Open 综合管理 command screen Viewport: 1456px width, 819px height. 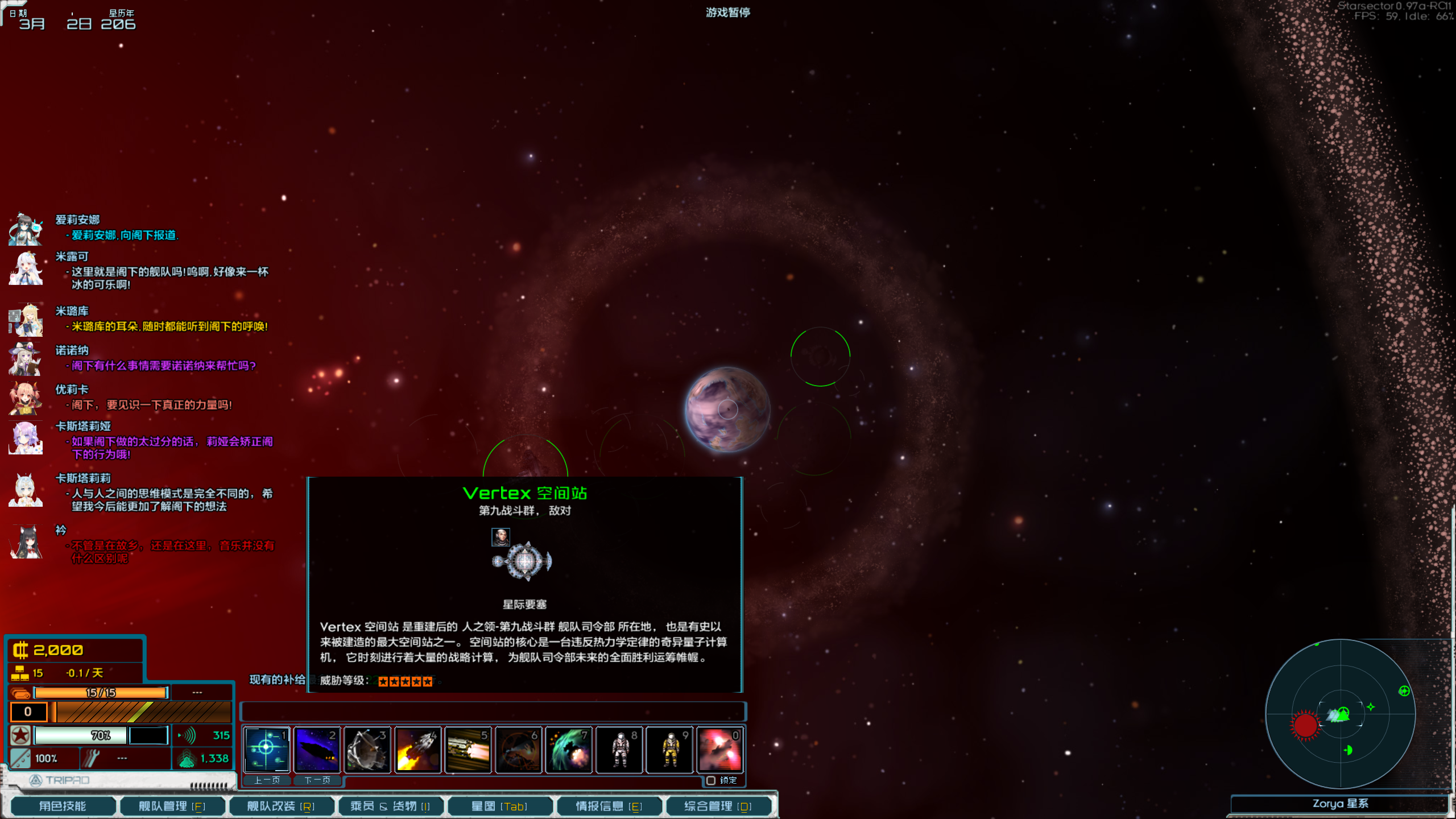pyautogui.click(x=718, y=806)
